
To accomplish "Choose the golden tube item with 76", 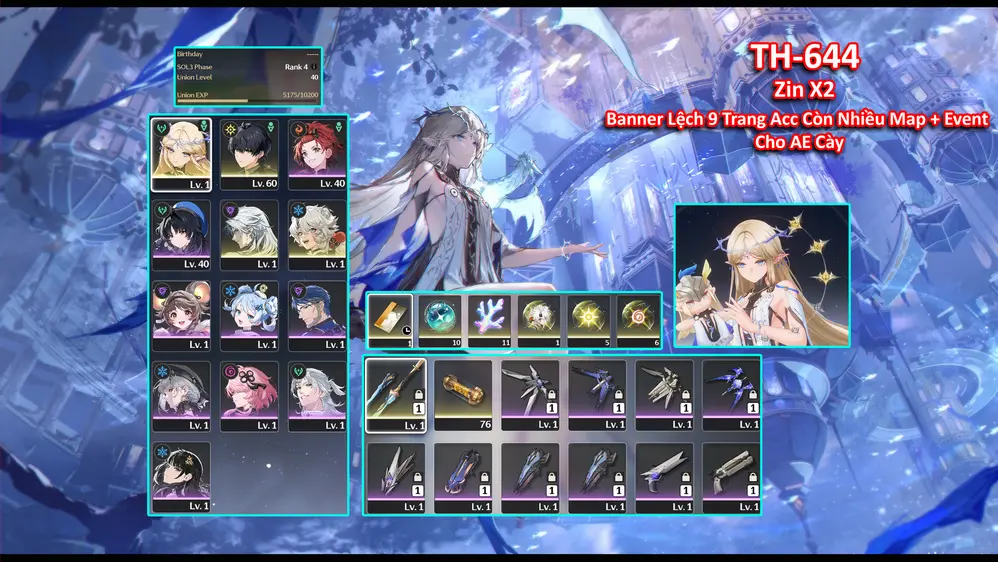I will 463,394.
